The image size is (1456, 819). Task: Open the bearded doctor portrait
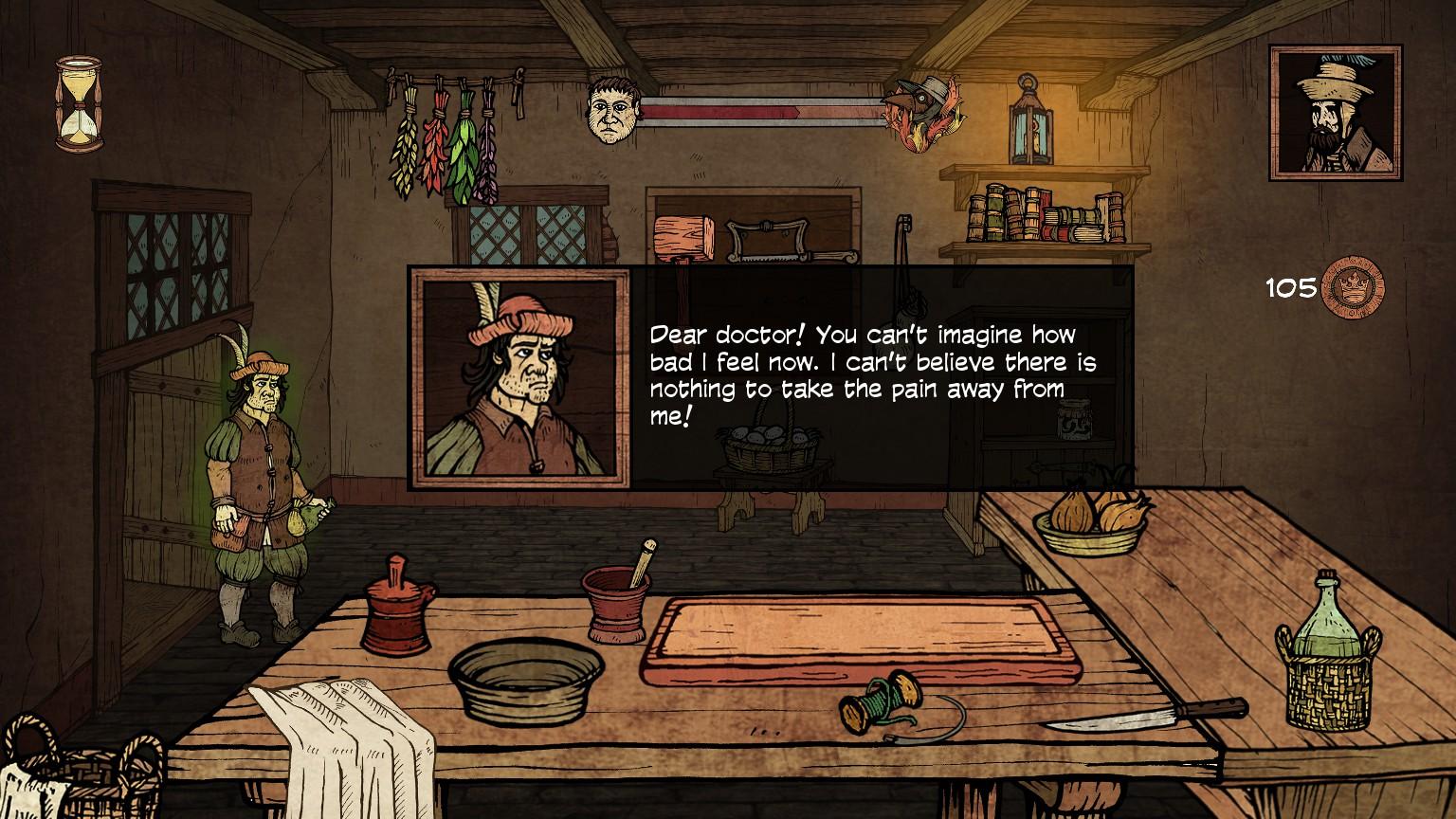(1336, 113)
